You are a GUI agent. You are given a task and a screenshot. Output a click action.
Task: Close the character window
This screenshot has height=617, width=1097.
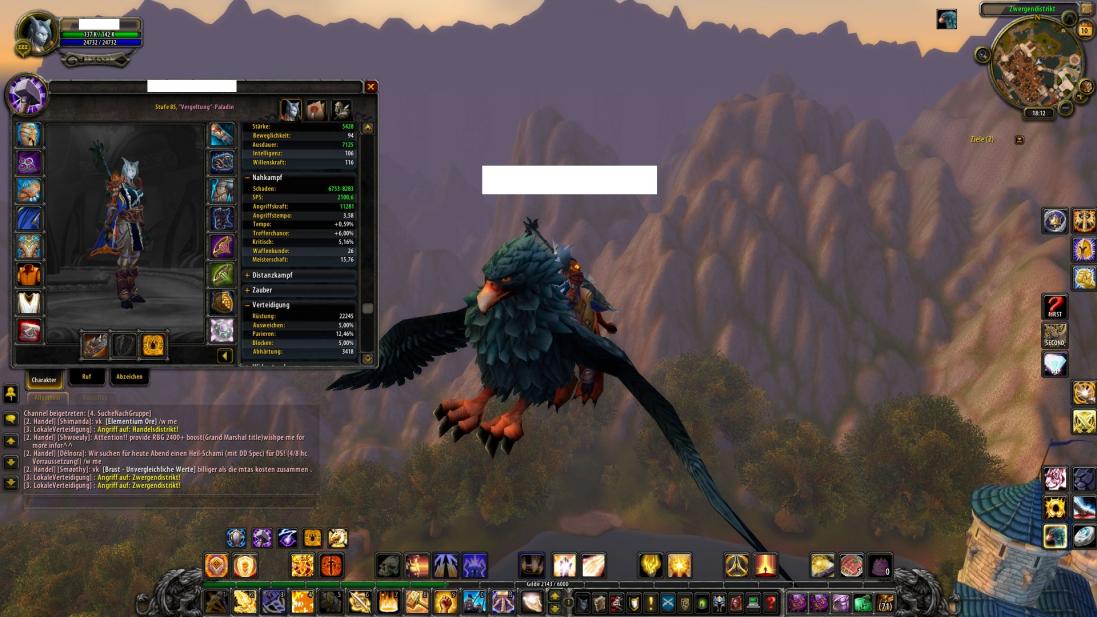[x=371, y=87]
